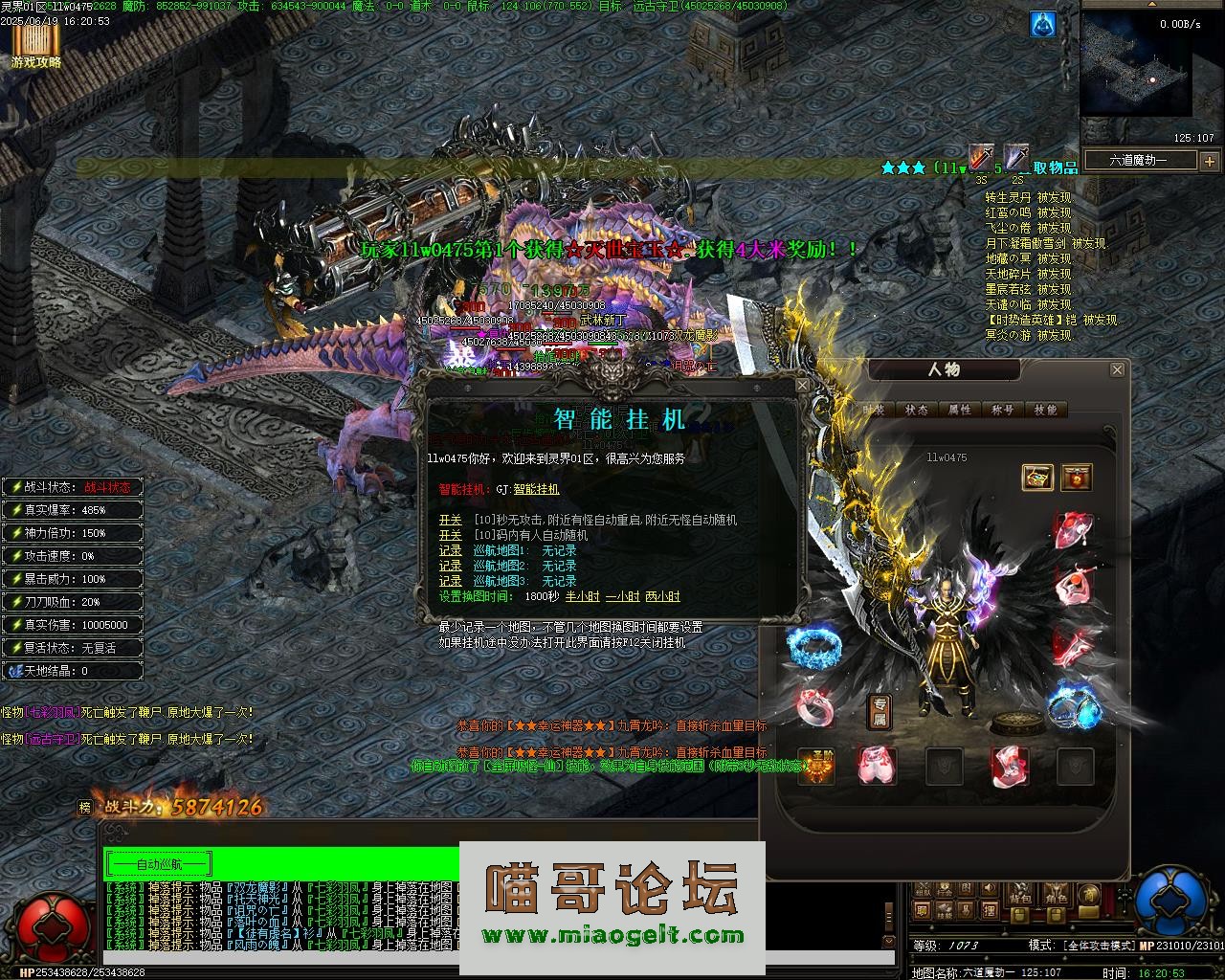The height and width of the screenshot is (980, 1225).
Task: Show the 技能 skills tab
Action: tap(1045, 410)
